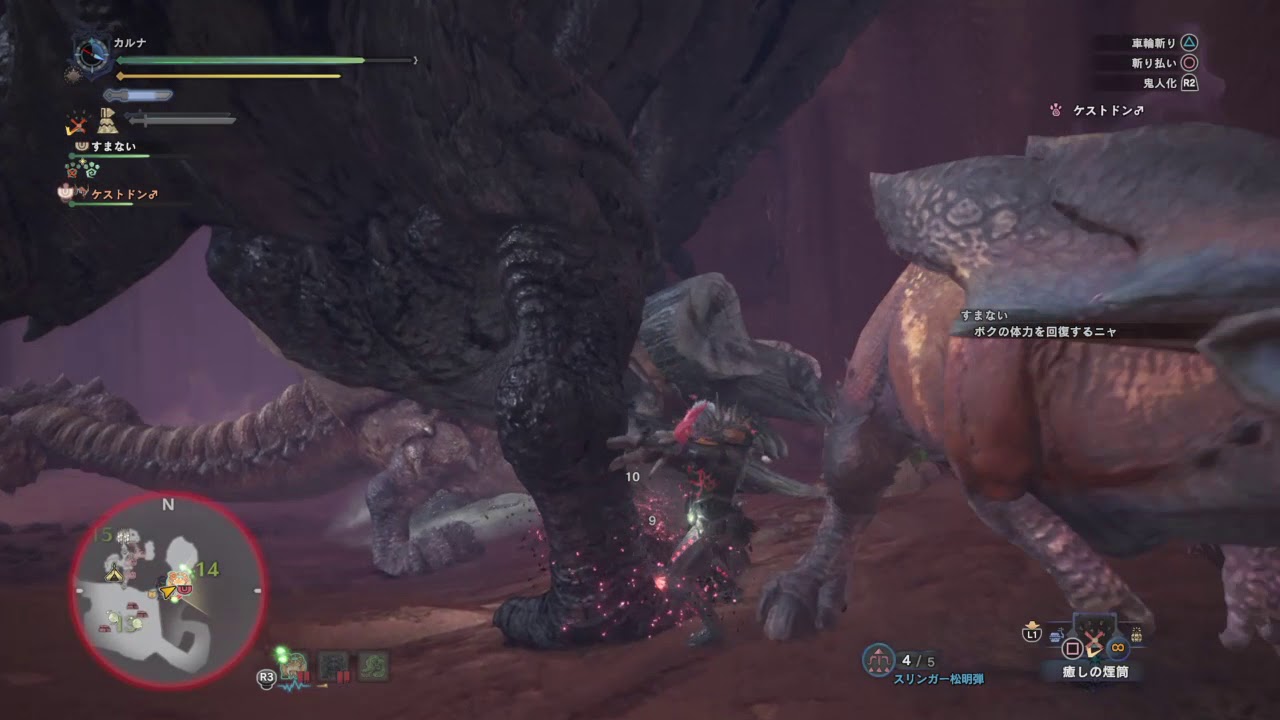This screenshot has height=720, width=1280.
Task: Select the item to the left in item bar
Action: 1058,635
